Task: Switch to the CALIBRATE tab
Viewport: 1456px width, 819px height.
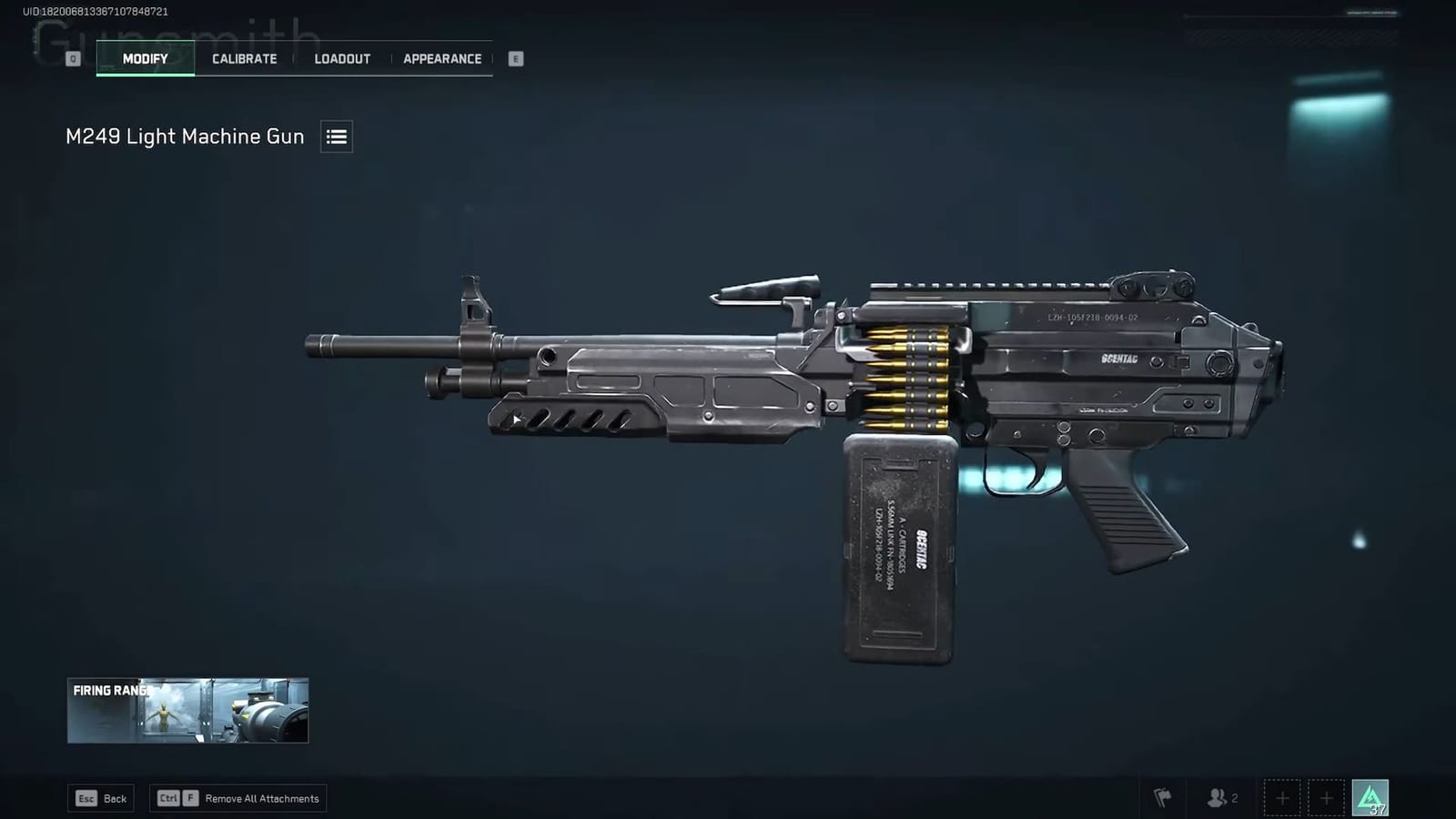Action: 243,58
